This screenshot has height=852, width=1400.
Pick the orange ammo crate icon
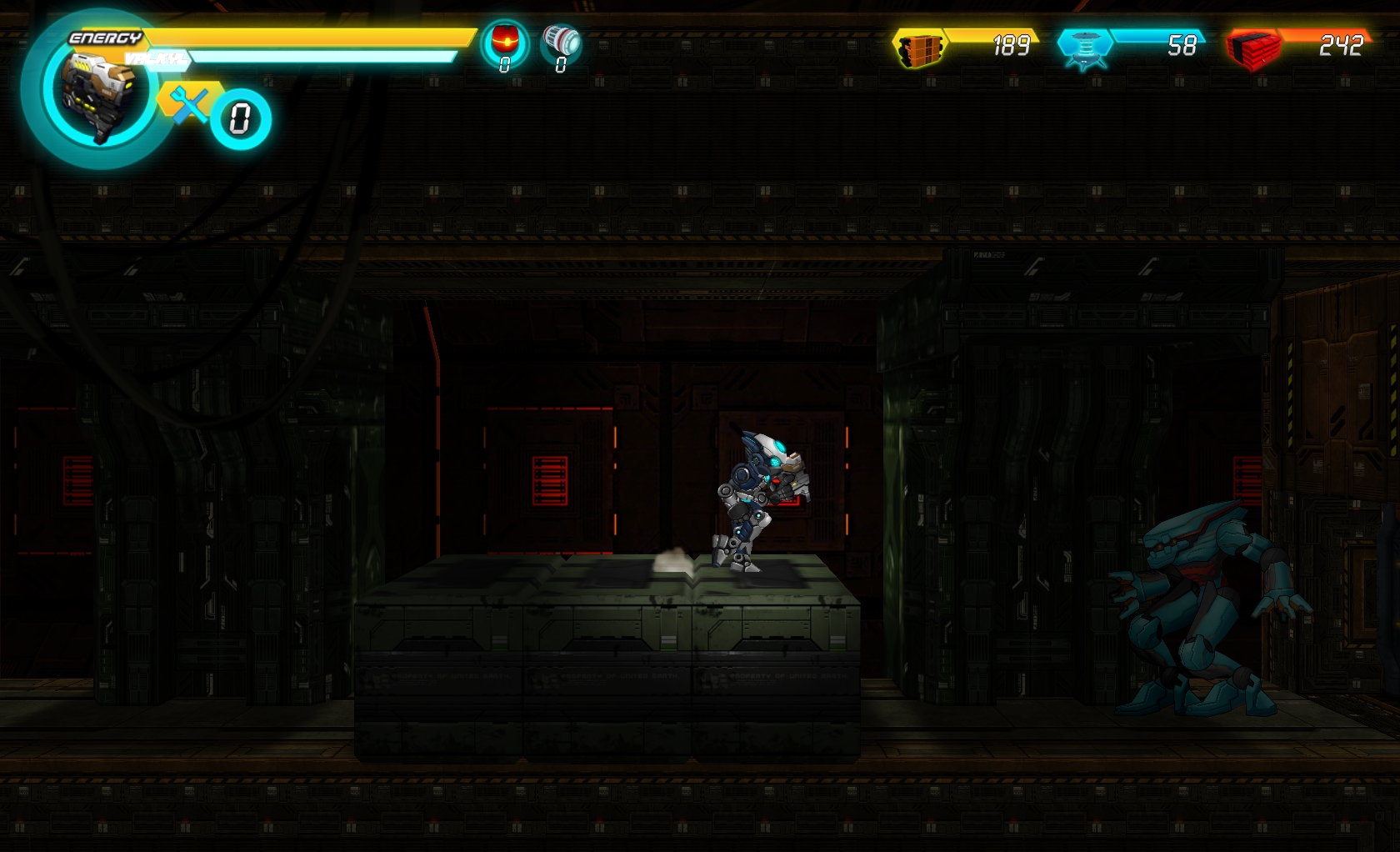tap(919, 48)
